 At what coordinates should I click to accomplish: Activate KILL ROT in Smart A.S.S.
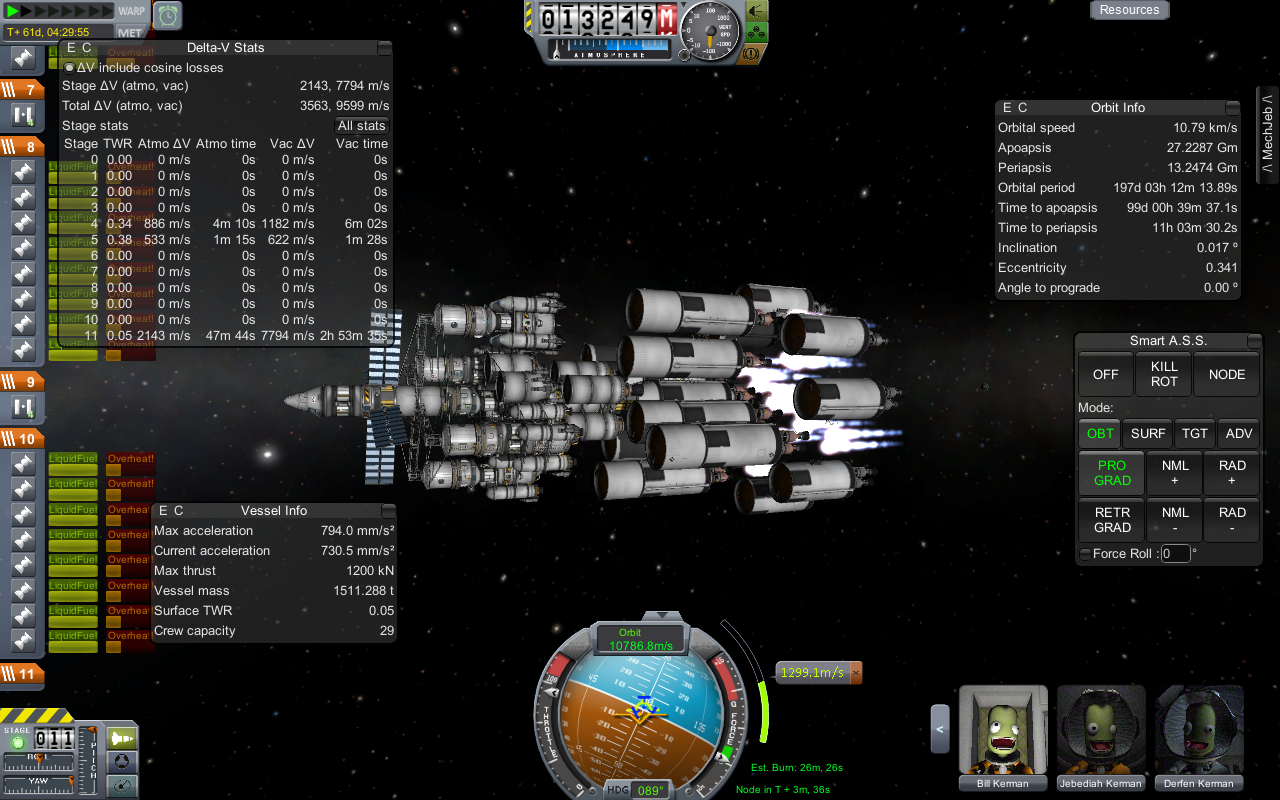[x=1164, y=374]
